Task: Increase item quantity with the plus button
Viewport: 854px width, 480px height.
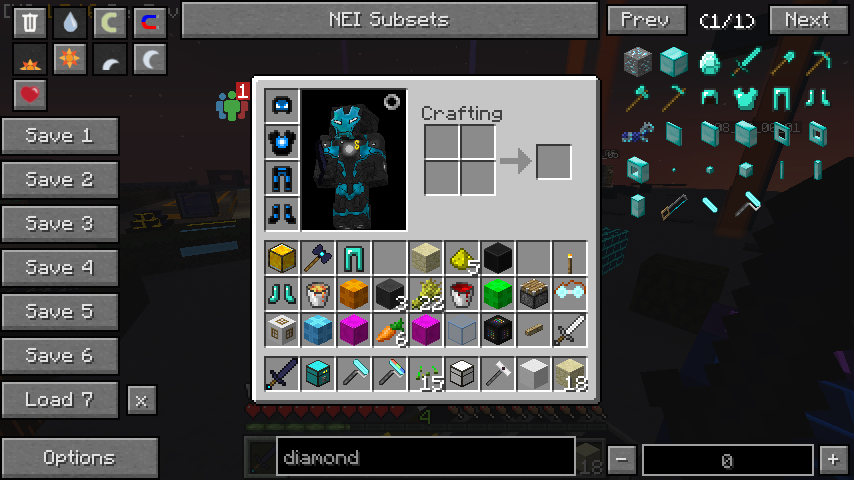Action: point(833,460)
